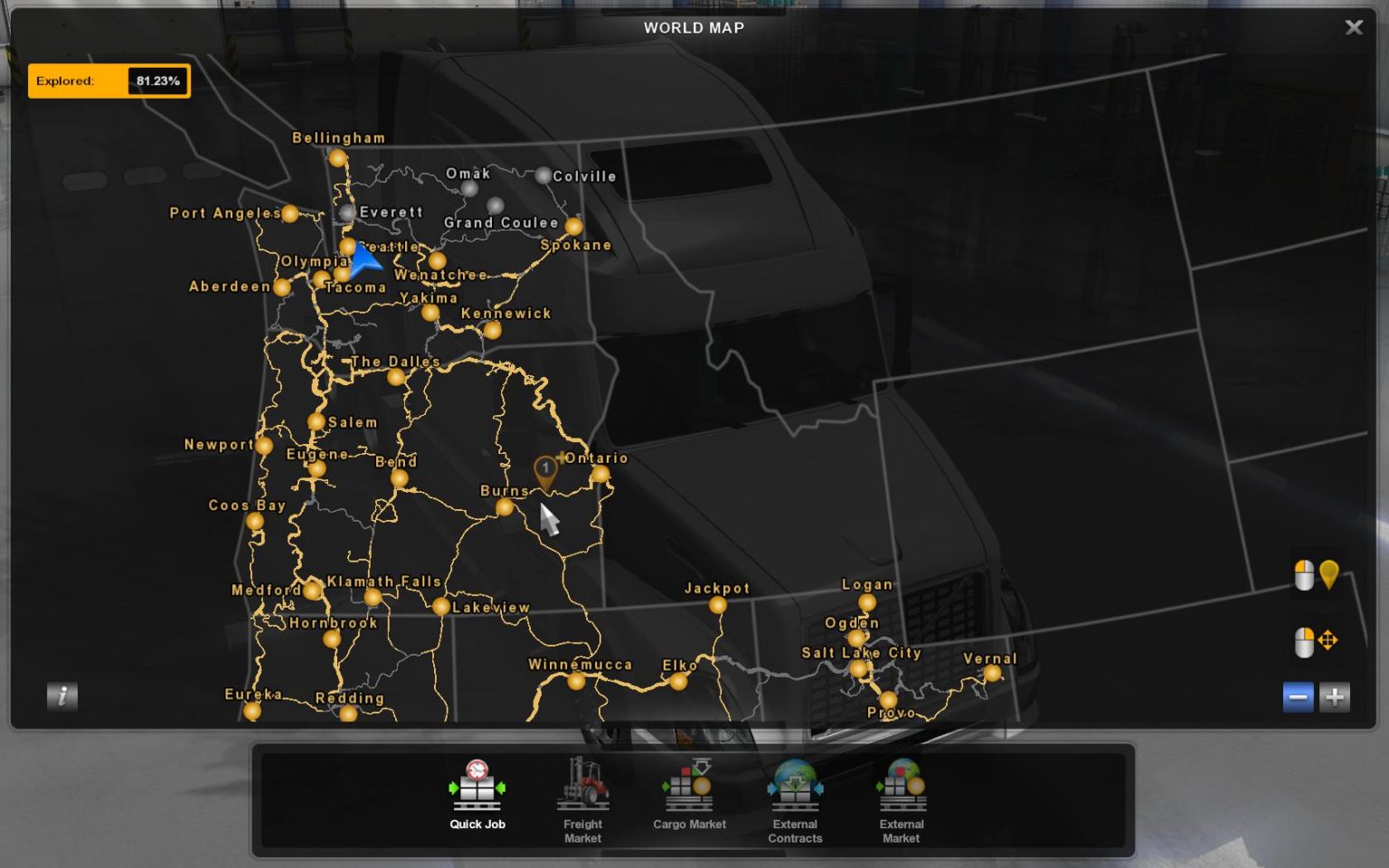
Task: Click the Freight Market forklift icon
Action: click(582, 787)
